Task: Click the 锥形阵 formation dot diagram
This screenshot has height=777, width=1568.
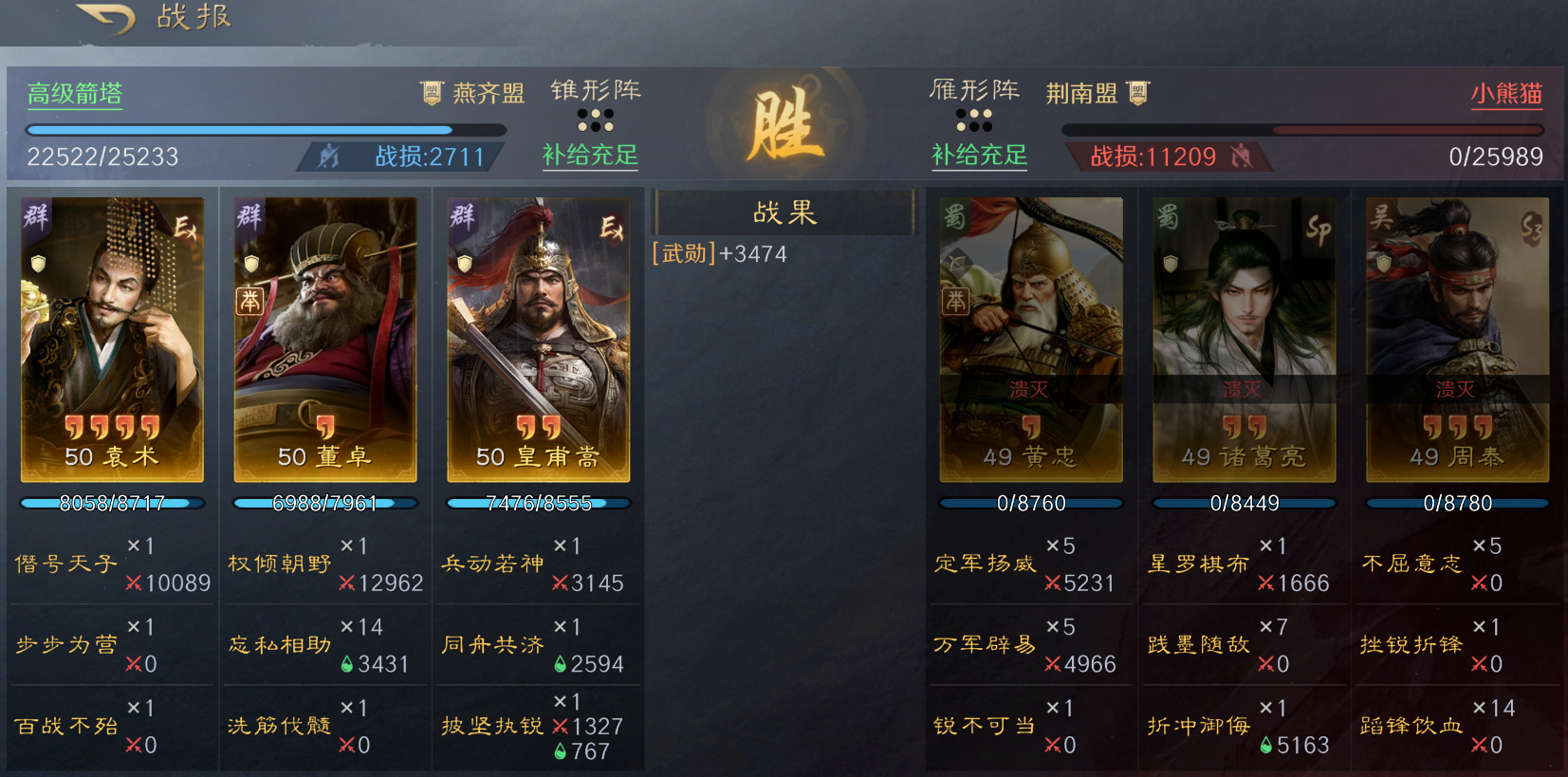Action: pos(598,120)
